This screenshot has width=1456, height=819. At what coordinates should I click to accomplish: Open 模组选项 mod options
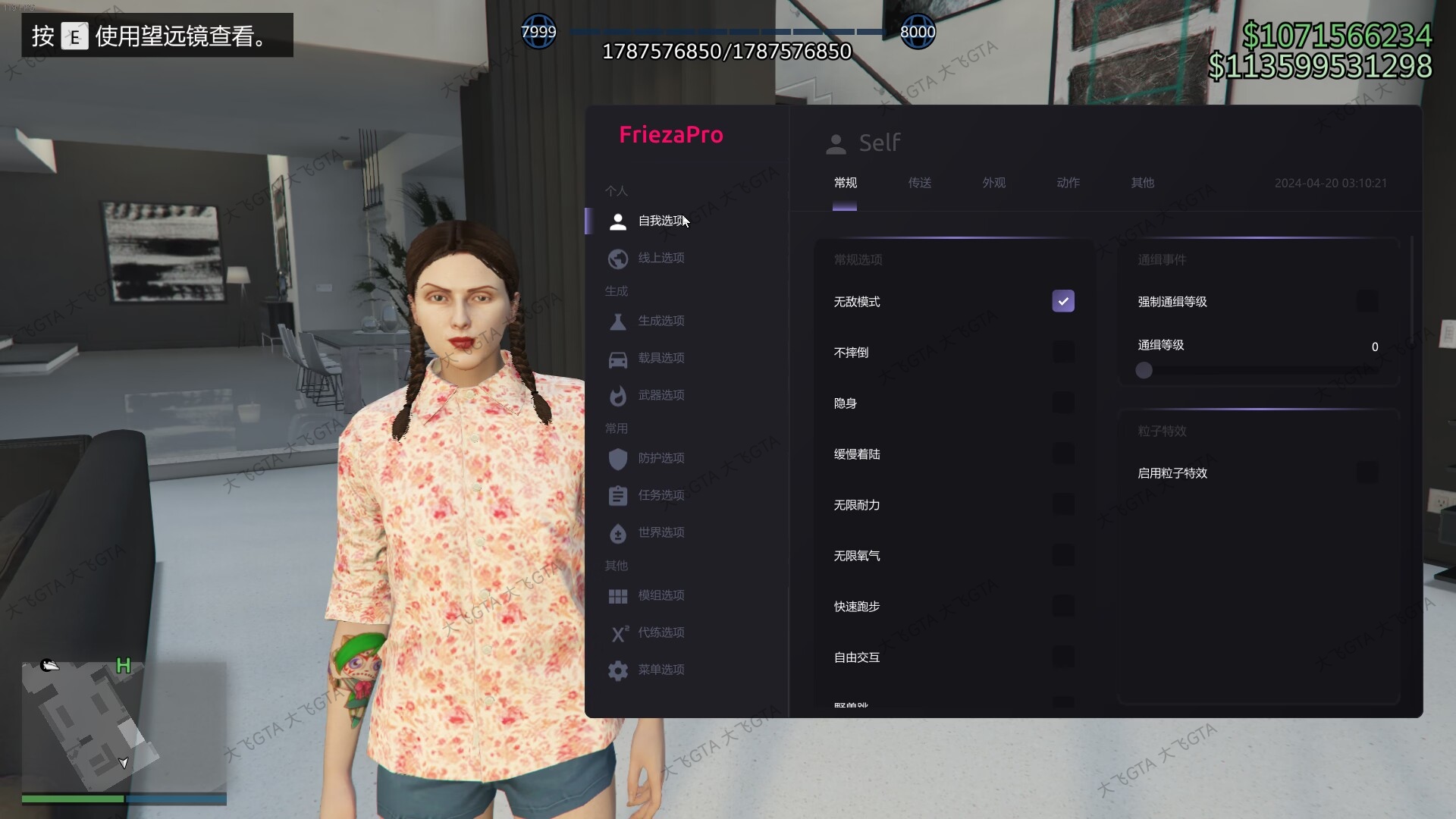(661, 596)
